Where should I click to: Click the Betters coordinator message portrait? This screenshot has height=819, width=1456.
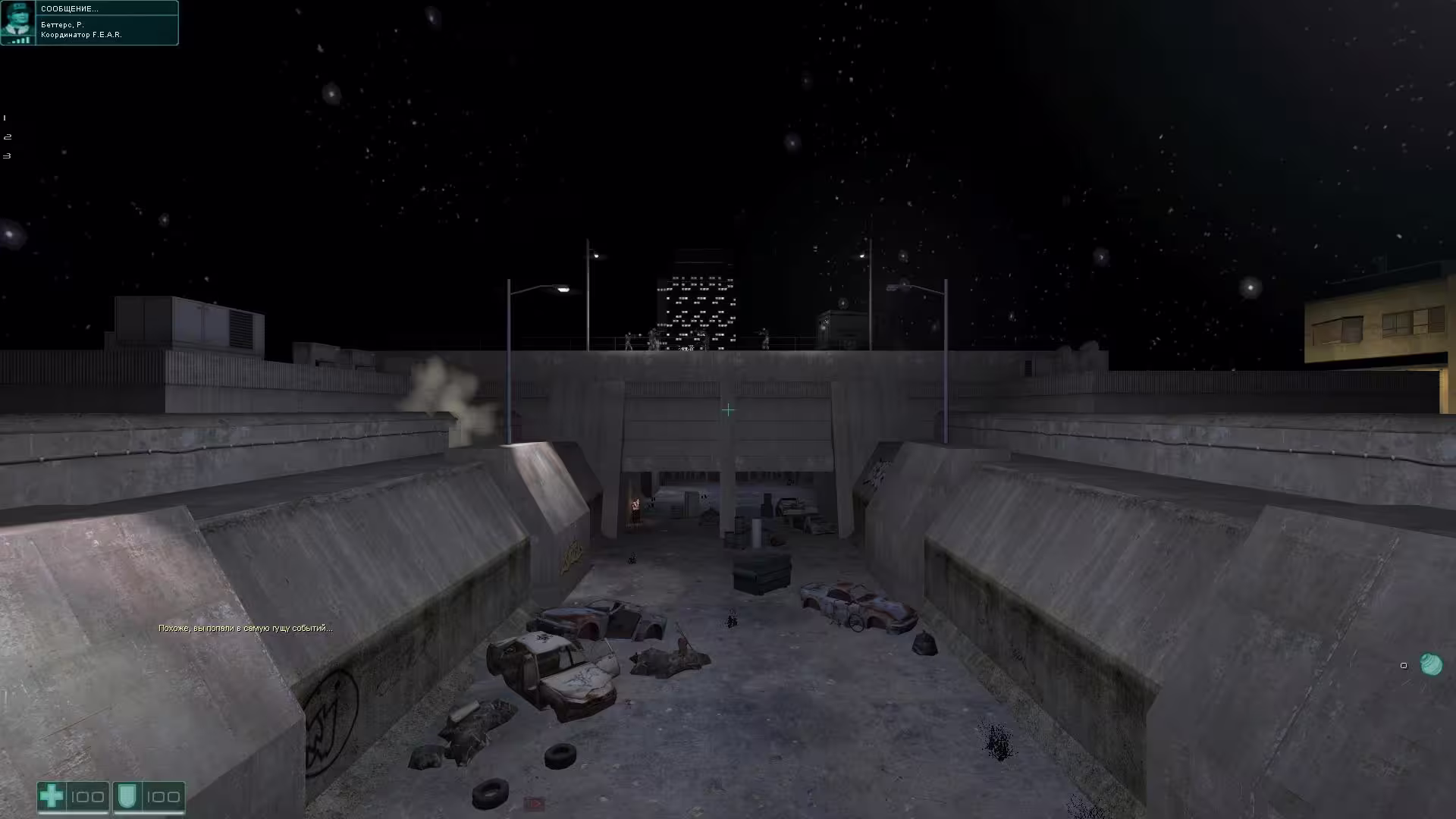(x=17, y=22)
